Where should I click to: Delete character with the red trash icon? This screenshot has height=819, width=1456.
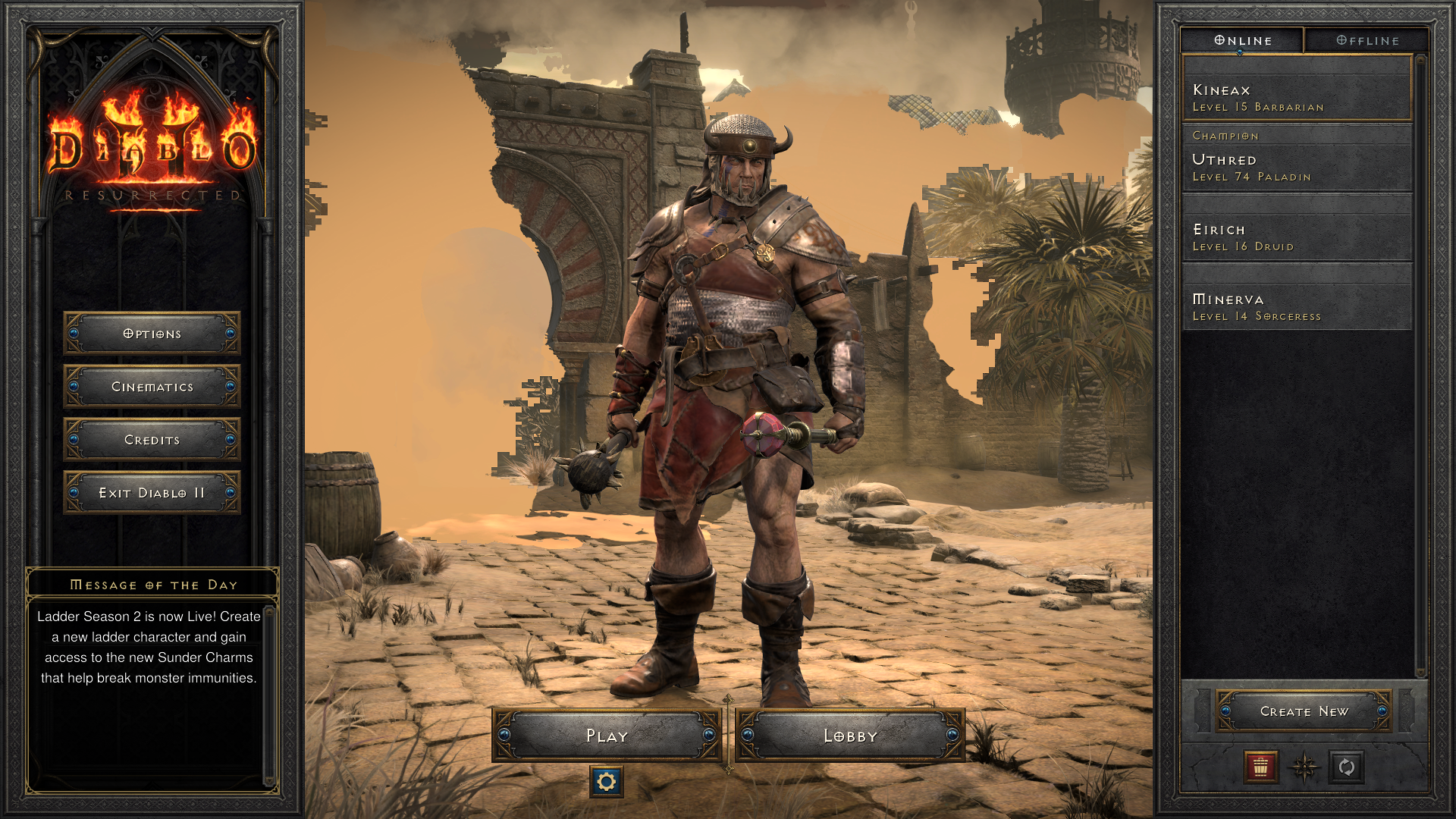click(x=1261, y=767)
